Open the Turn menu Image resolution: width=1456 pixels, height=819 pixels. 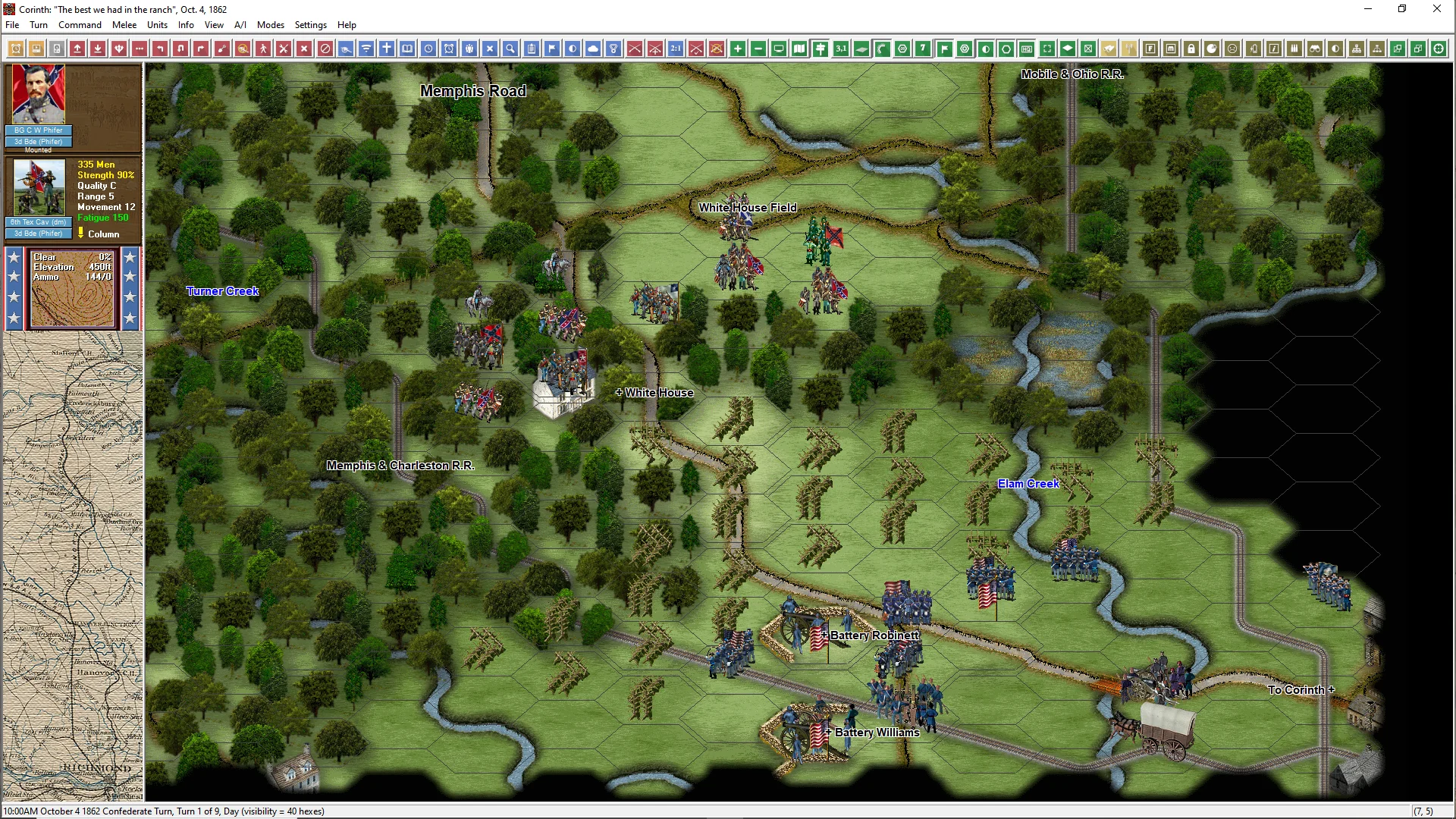coord(38,25)
